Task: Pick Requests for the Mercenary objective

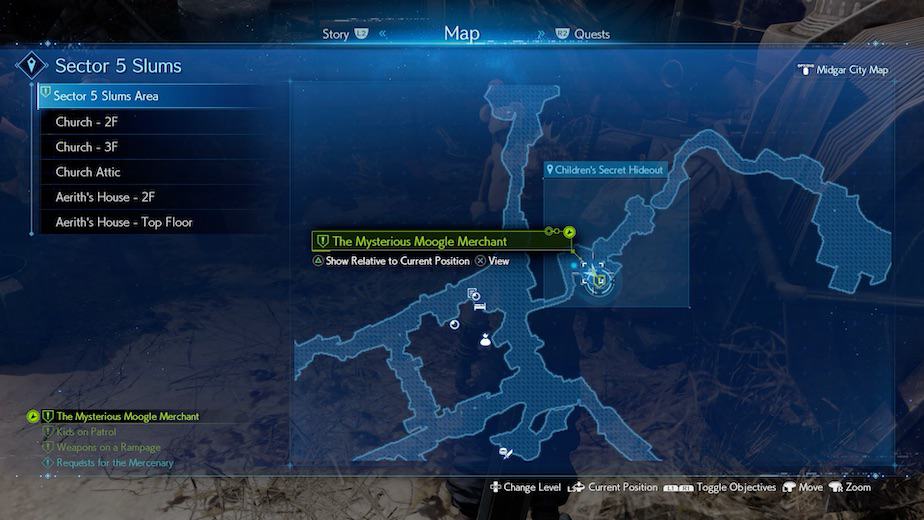Action: [115, 463]
